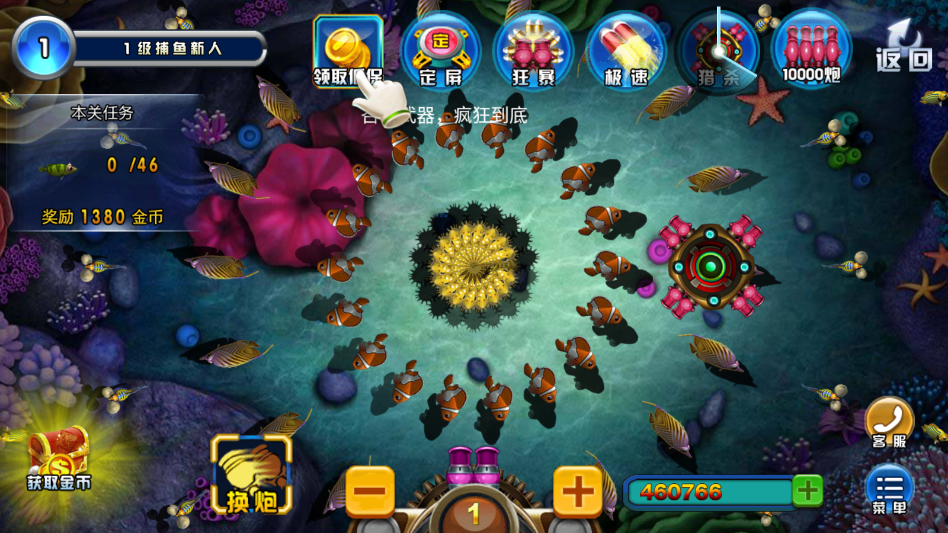Contact 客服 customer service
Image resolution: width=948 pixels, height=533 pixels.
[889, 422]
